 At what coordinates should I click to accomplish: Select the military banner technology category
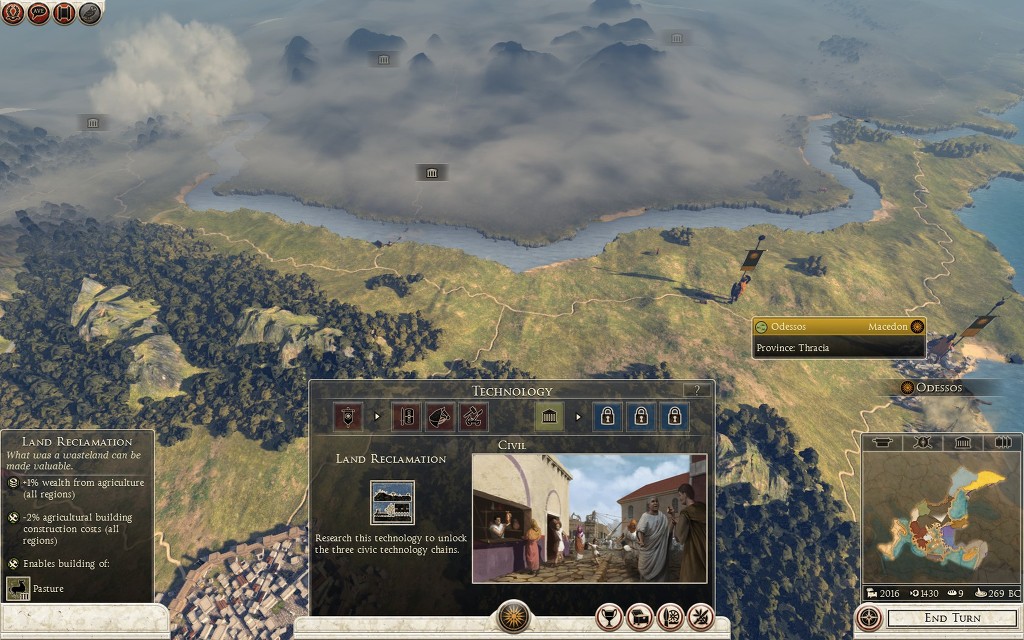pyautogui.click(x=349, y=416)
